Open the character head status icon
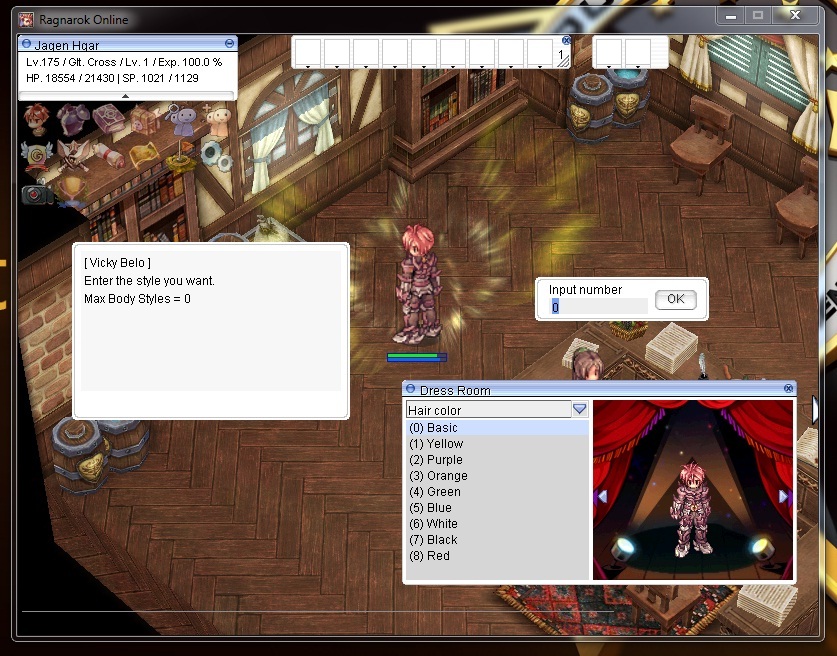Viewport: 837px width, 656px height. tap(37, 120)
